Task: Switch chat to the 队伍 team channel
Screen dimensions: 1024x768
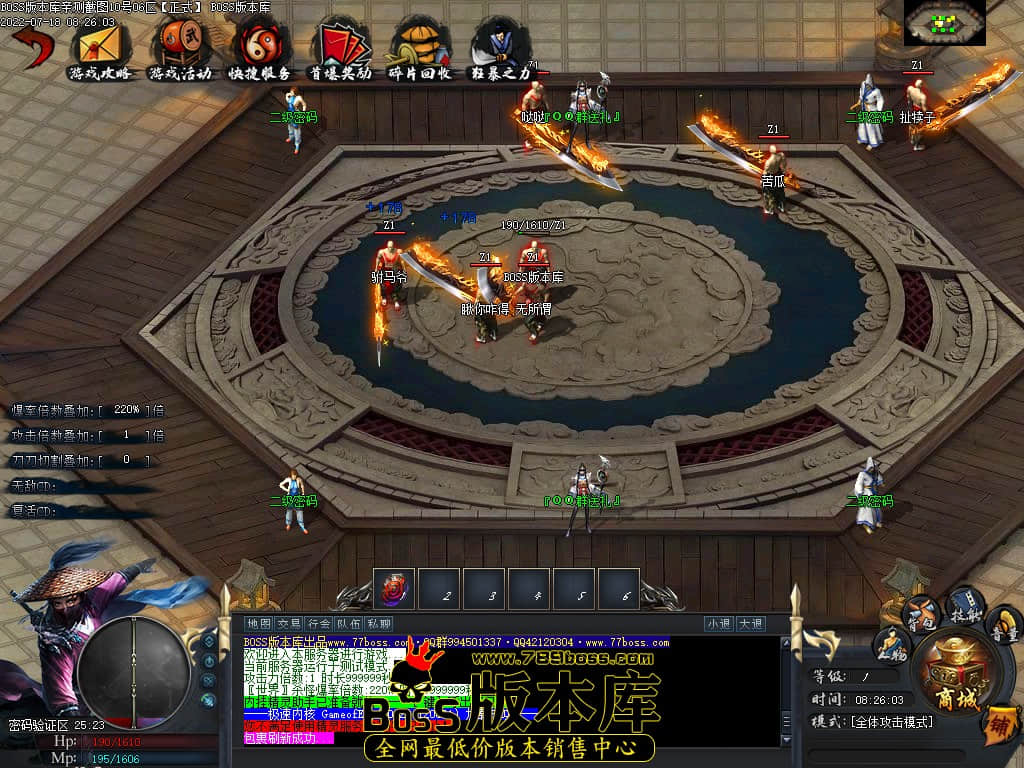Action: point(349,624)
